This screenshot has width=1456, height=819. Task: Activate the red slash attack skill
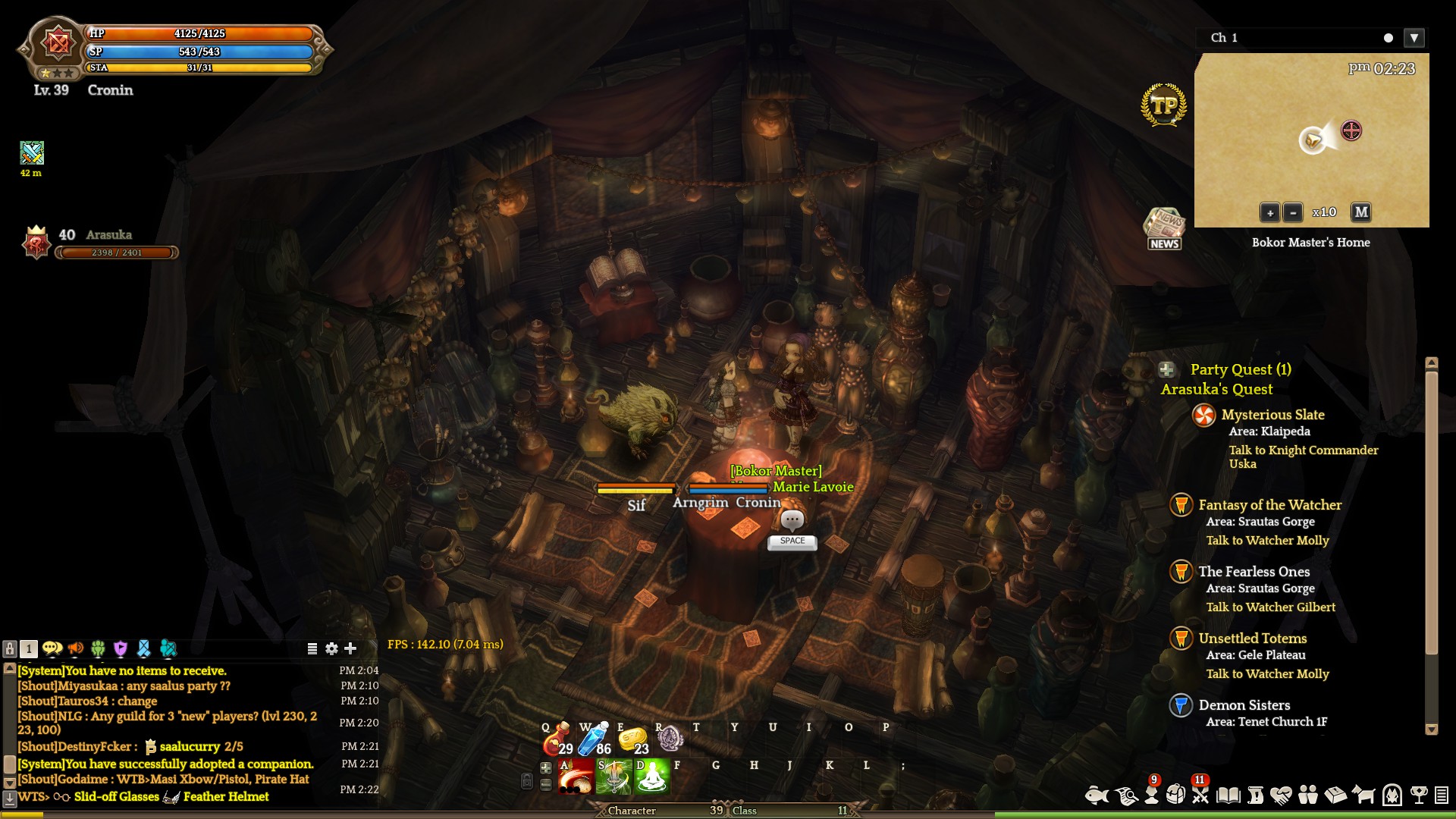click(576, 777)
